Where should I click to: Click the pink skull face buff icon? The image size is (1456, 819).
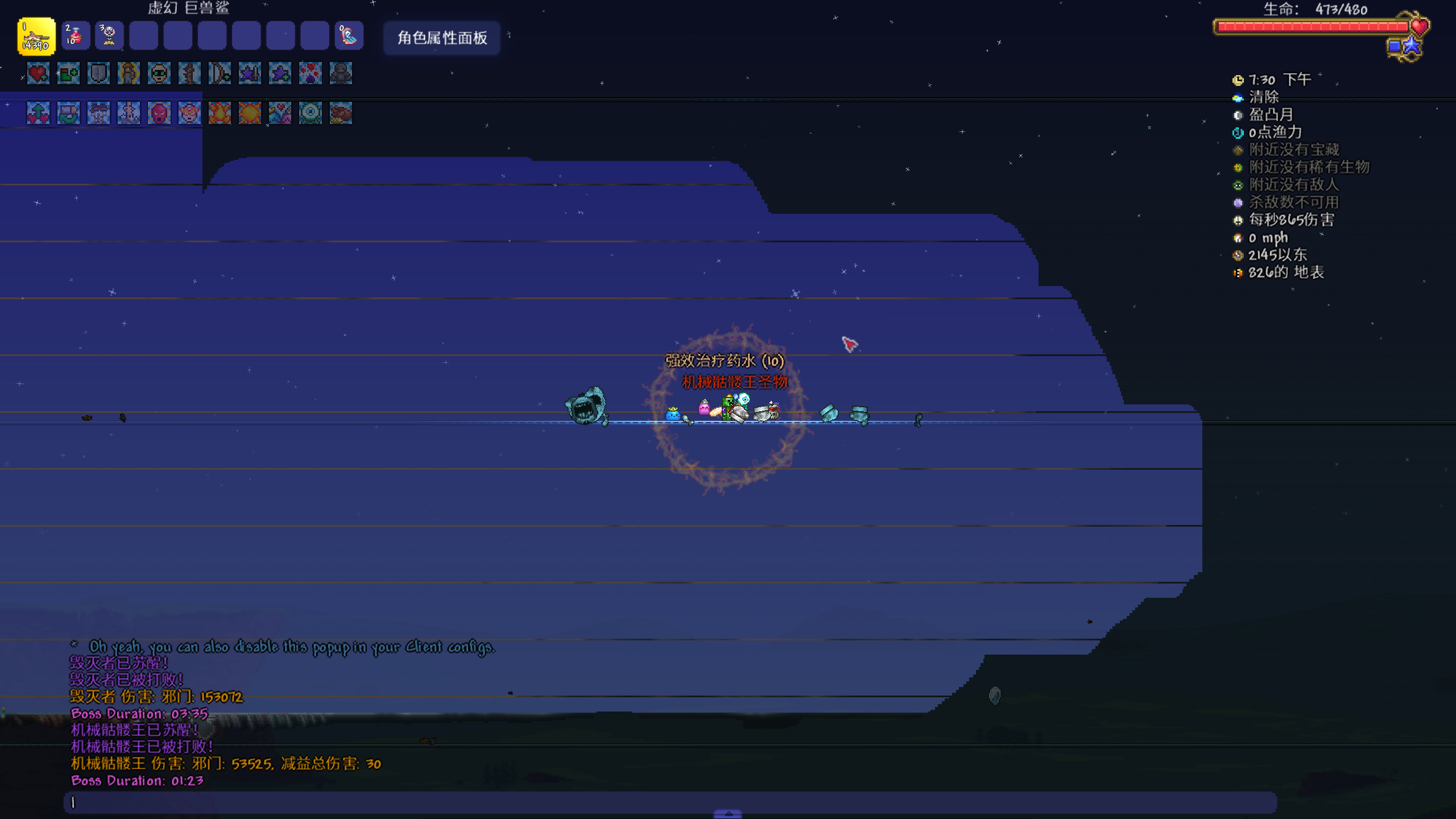tap(159, 113)
